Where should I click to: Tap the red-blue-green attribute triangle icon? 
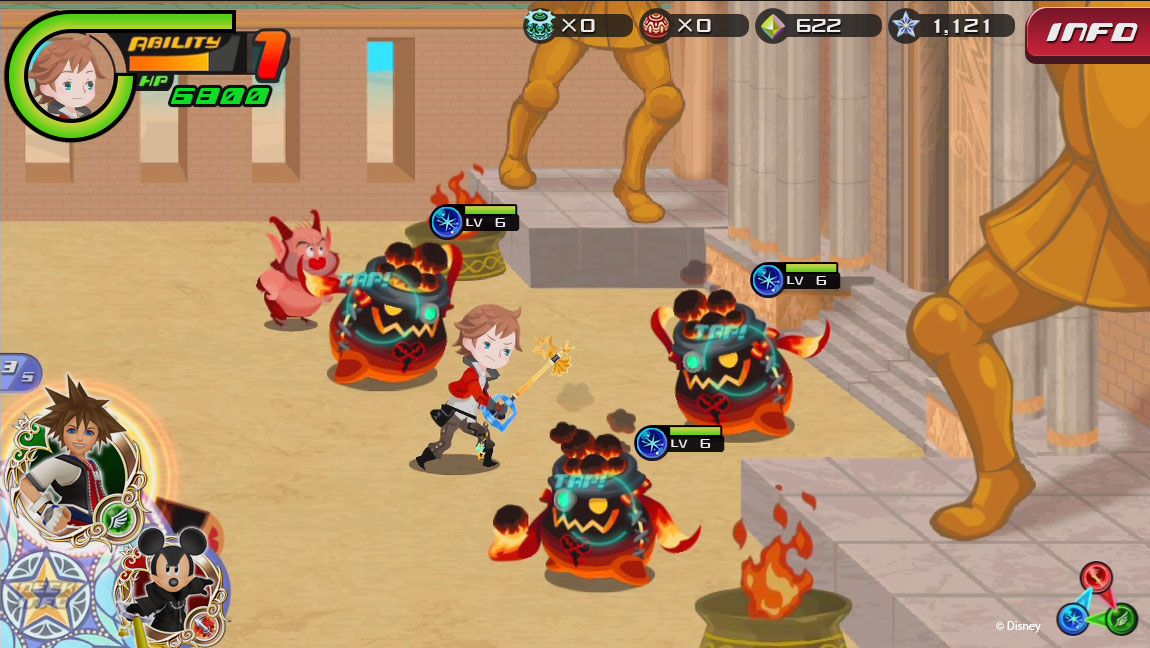1097,600
